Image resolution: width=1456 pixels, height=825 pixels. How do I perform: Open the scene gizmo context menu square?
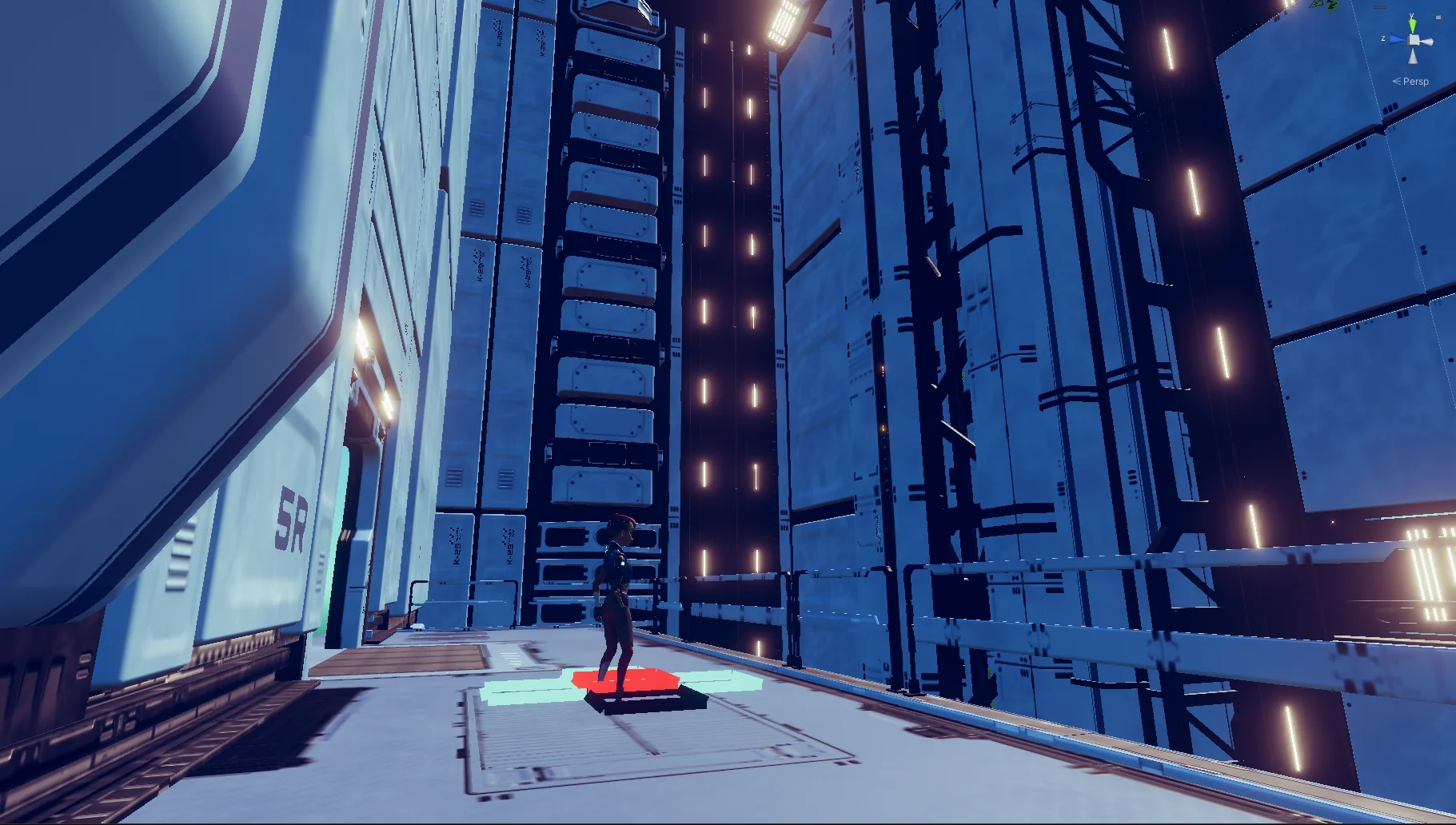pos(1438,17)
